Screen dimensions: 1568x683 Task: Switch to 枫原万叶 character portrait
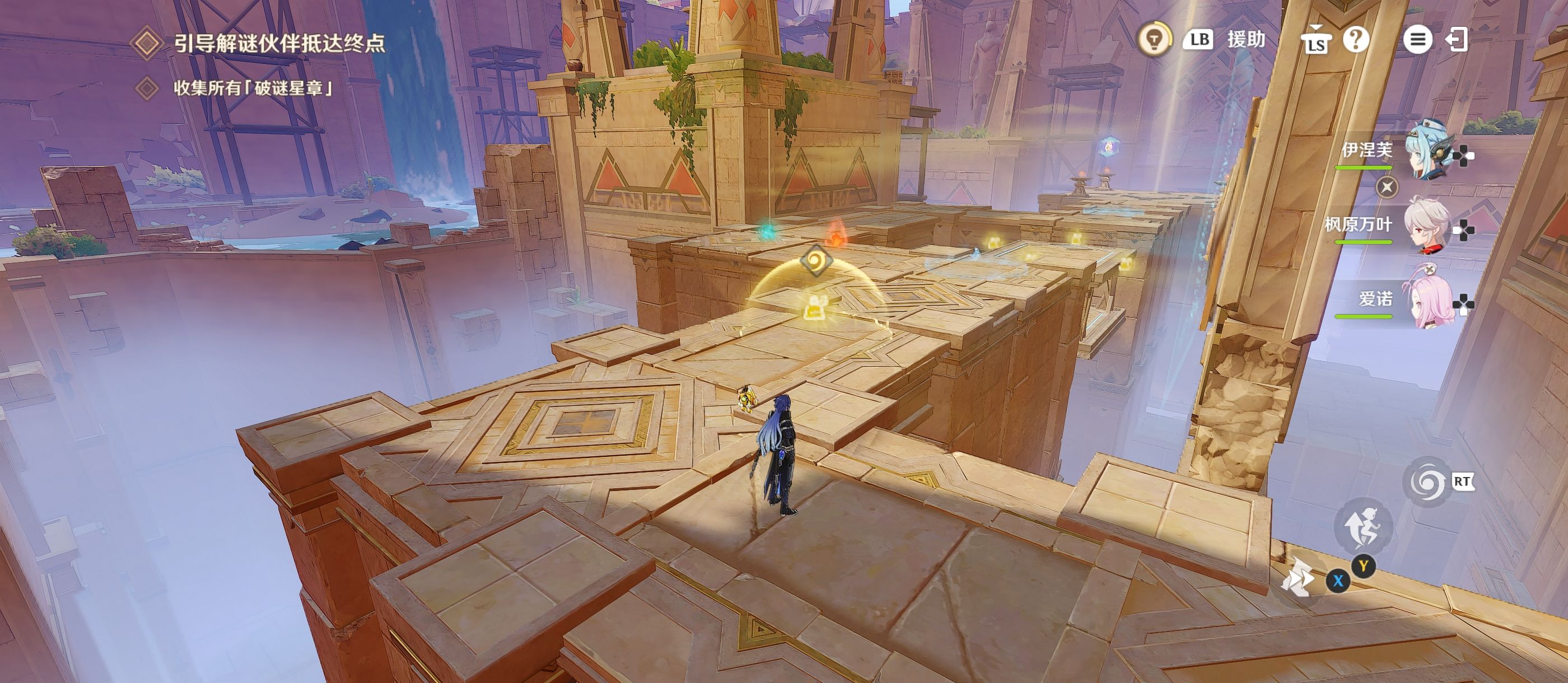[1426, 226]
